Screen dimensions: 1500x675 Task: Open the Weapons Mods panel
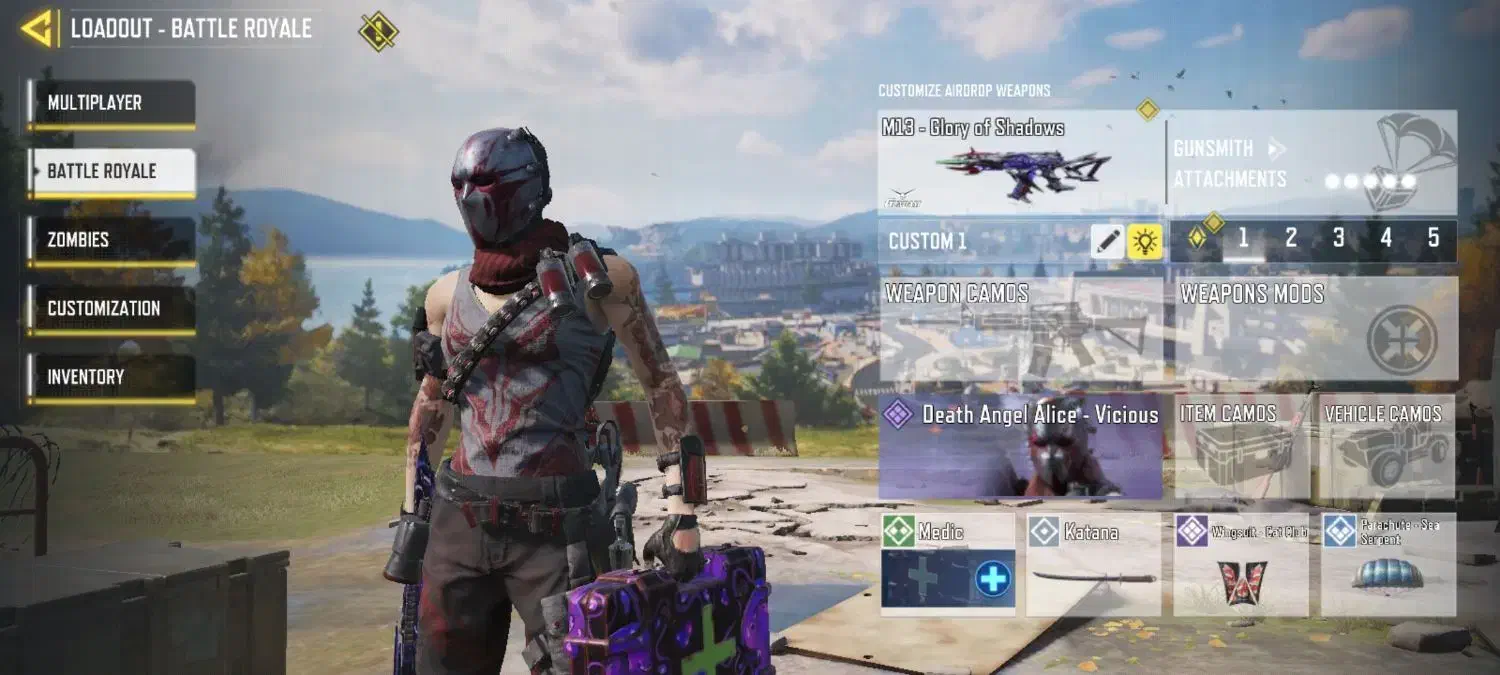(x=1315, y=330)
